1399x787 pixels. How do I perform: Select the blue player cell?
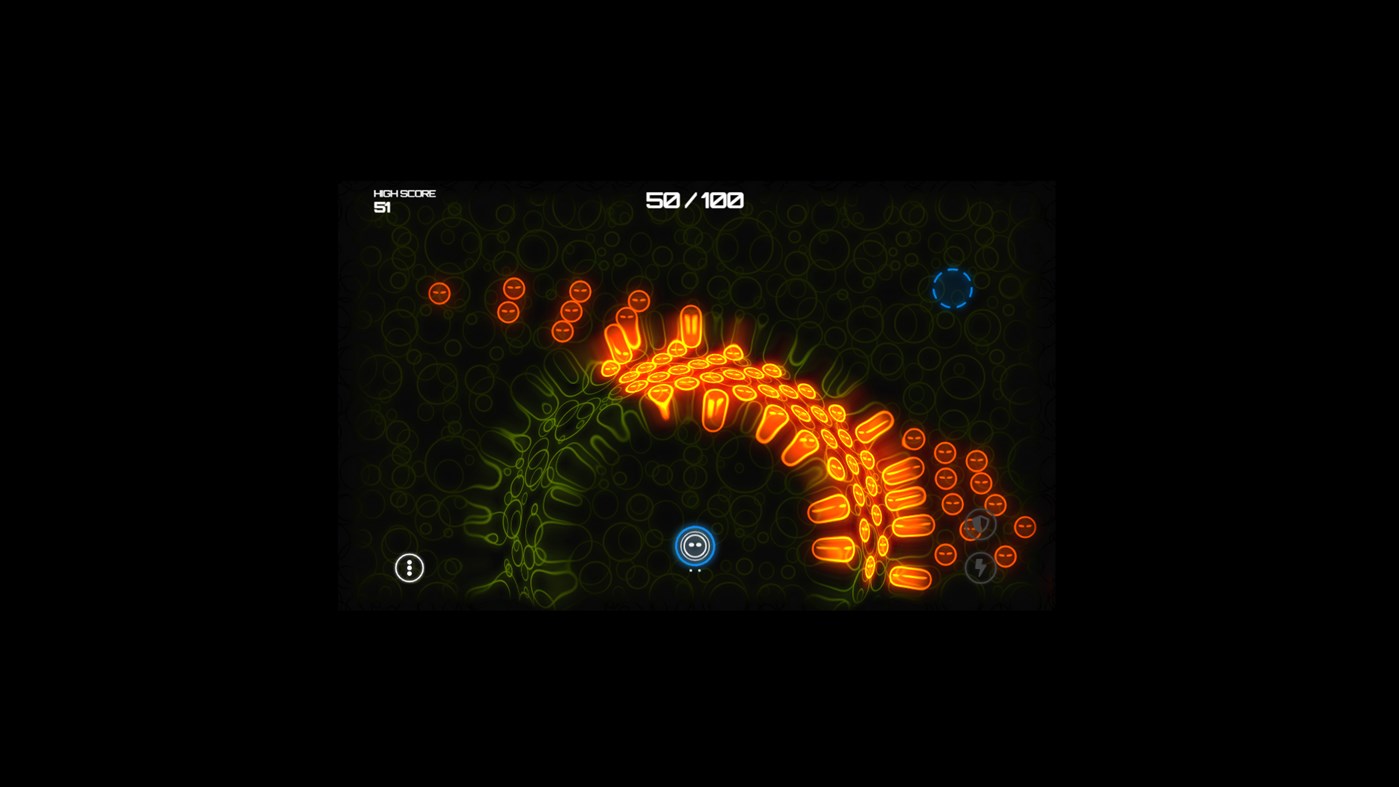pos(693,546)
